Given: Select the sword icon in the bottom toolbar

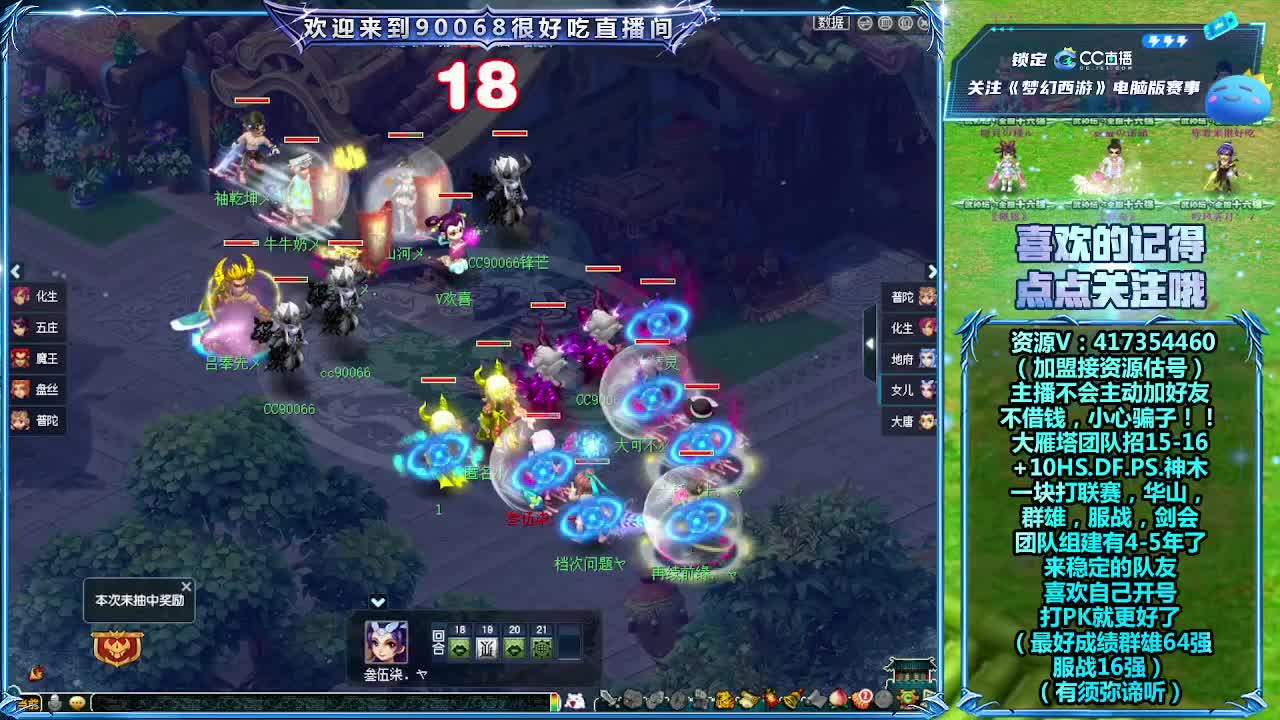Looking at the screenshot, I should pyautogui.click(x=609, y=700).
